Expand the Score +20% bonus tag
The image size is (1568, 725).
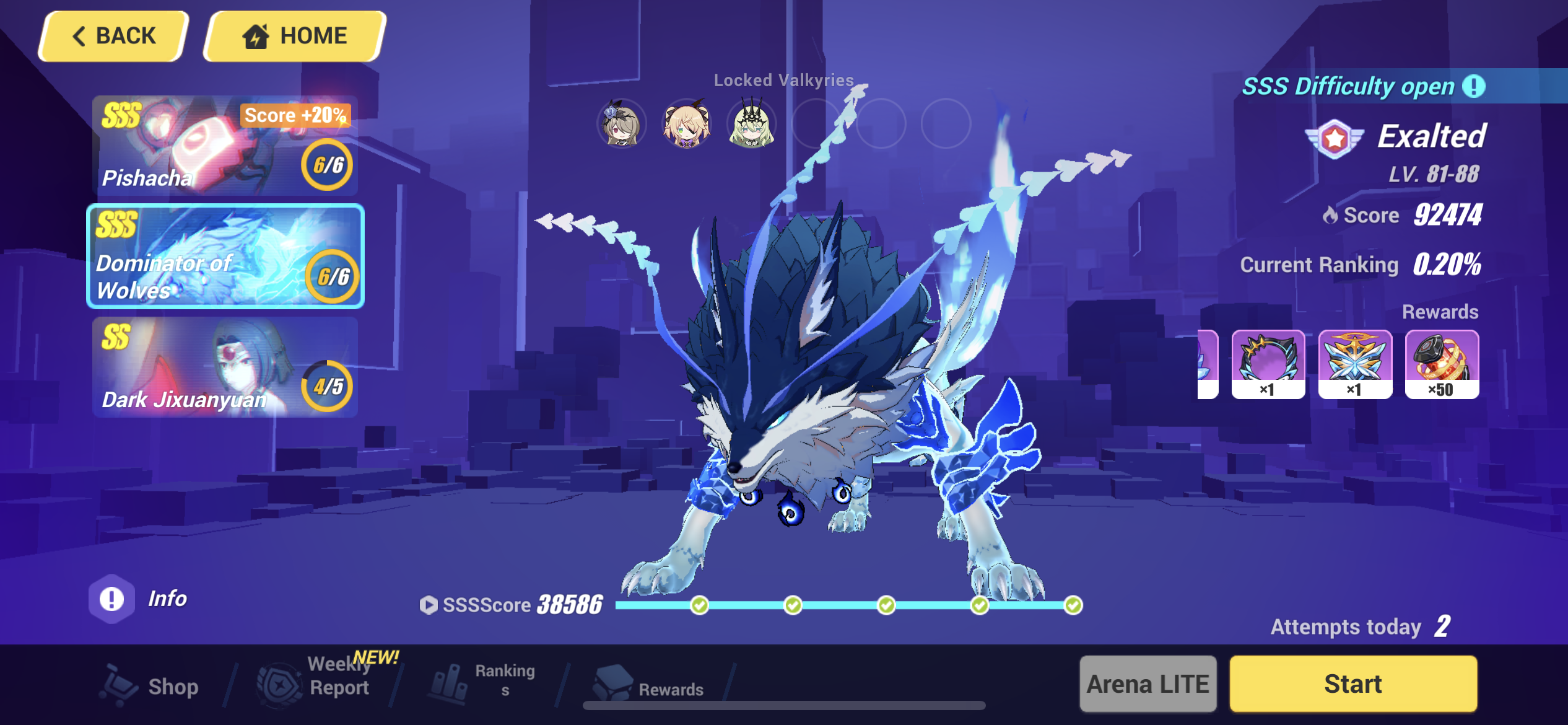[x=294, y=115]
